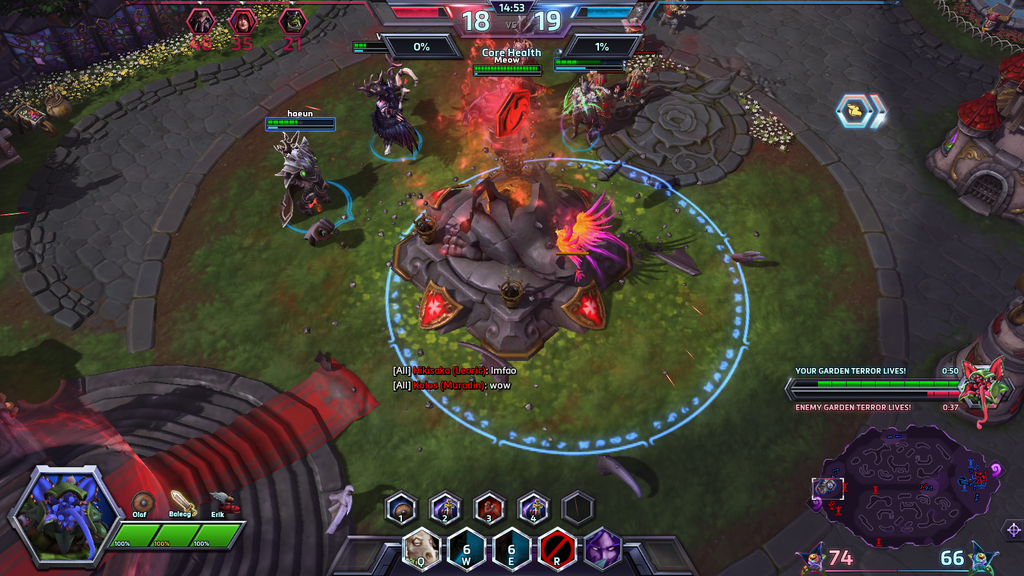Click the purple masked face trait icon

click(602, 549)
